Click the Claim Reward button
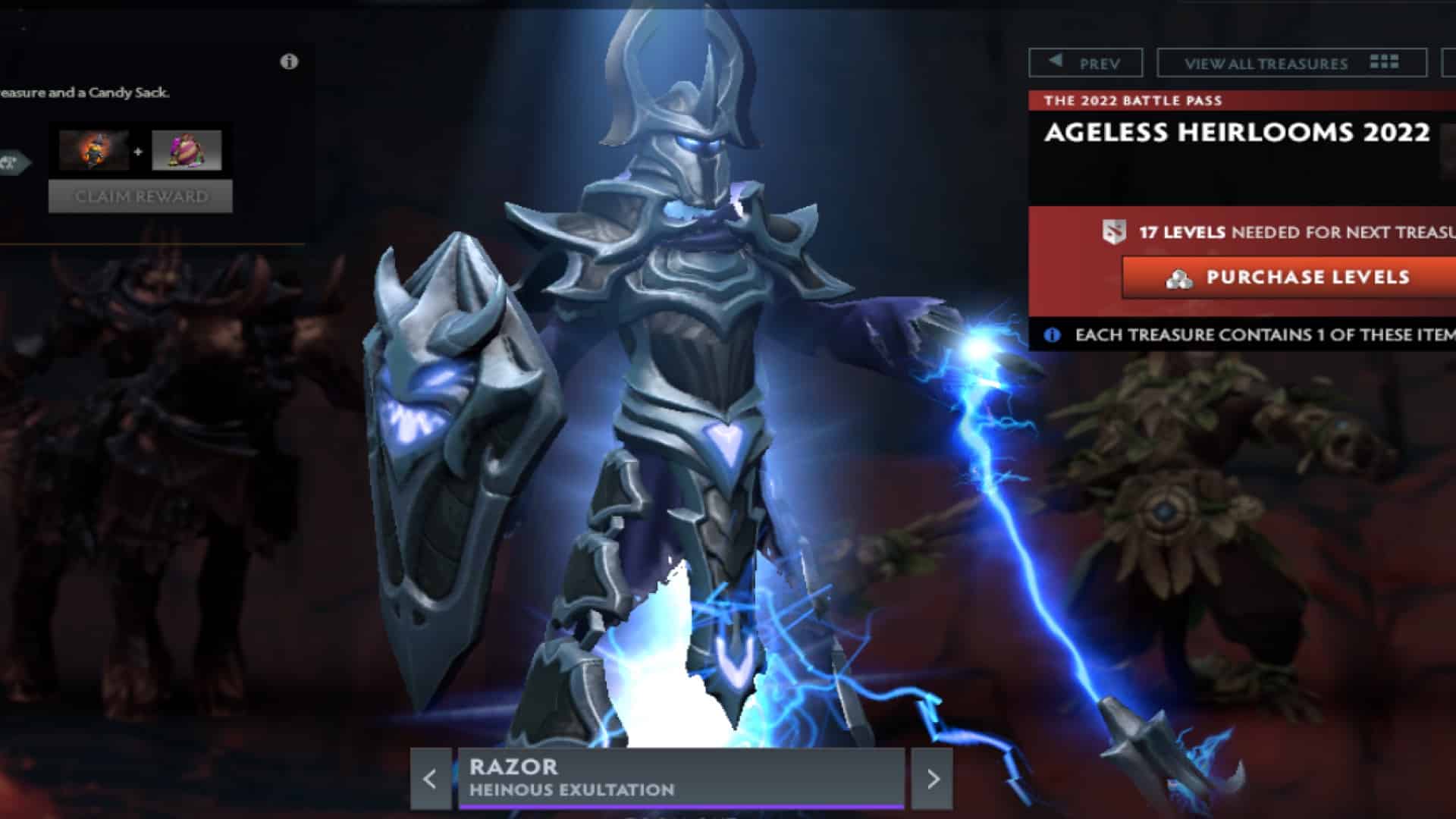The height and width of the screenshot is (819, 1456). (x=139, y=196)
